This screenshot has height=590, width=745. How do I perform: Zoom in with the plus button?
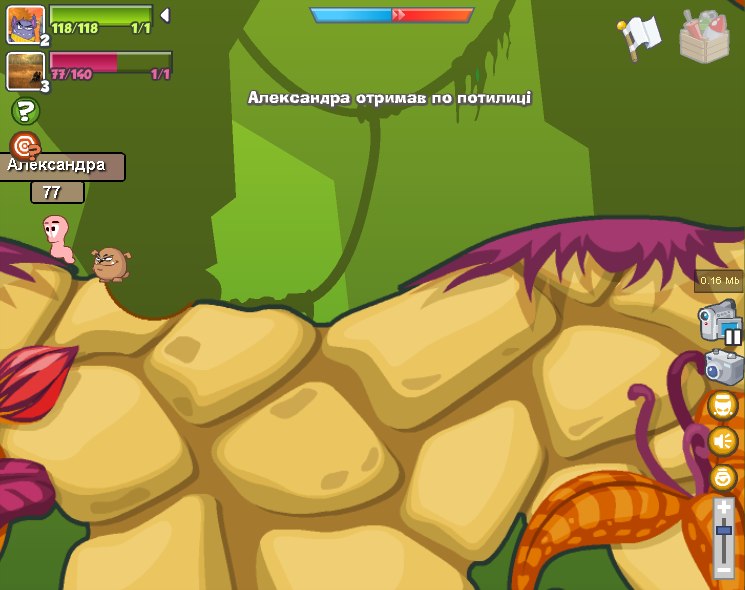coord(723,508)
